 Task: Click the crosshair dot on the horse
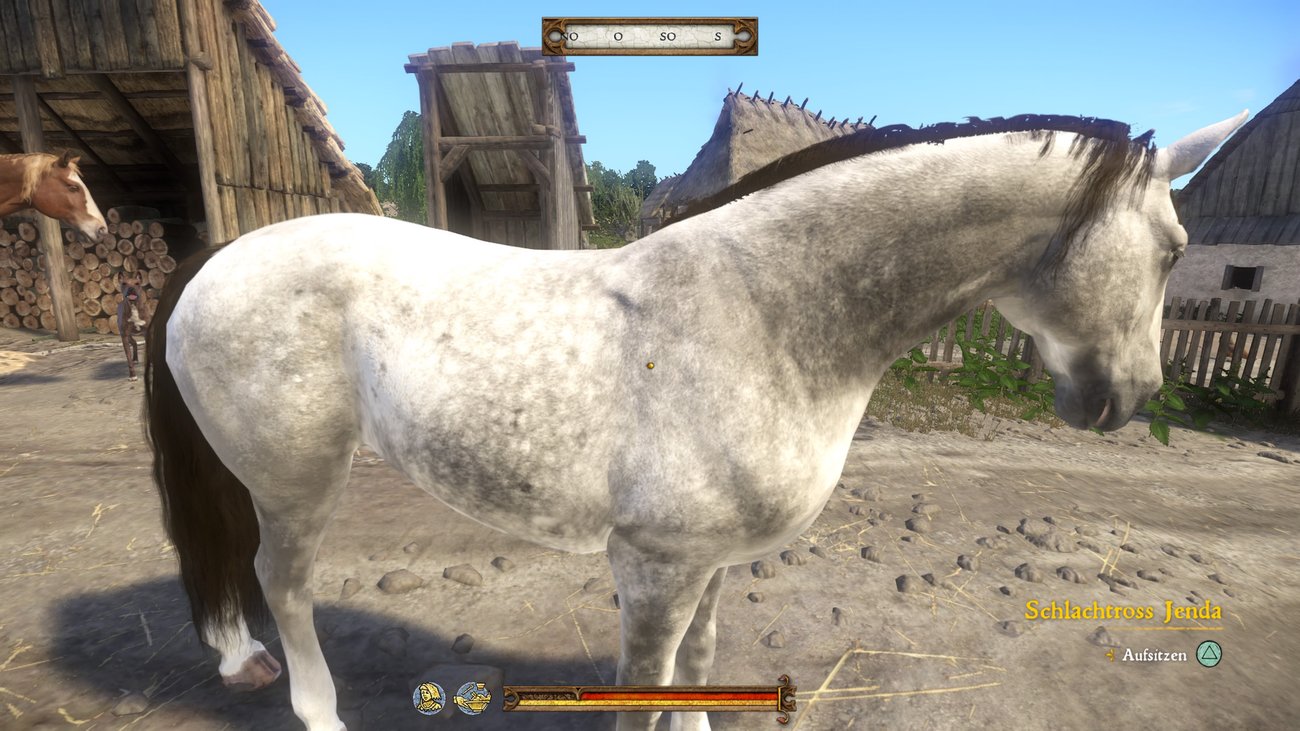point(651,367)
